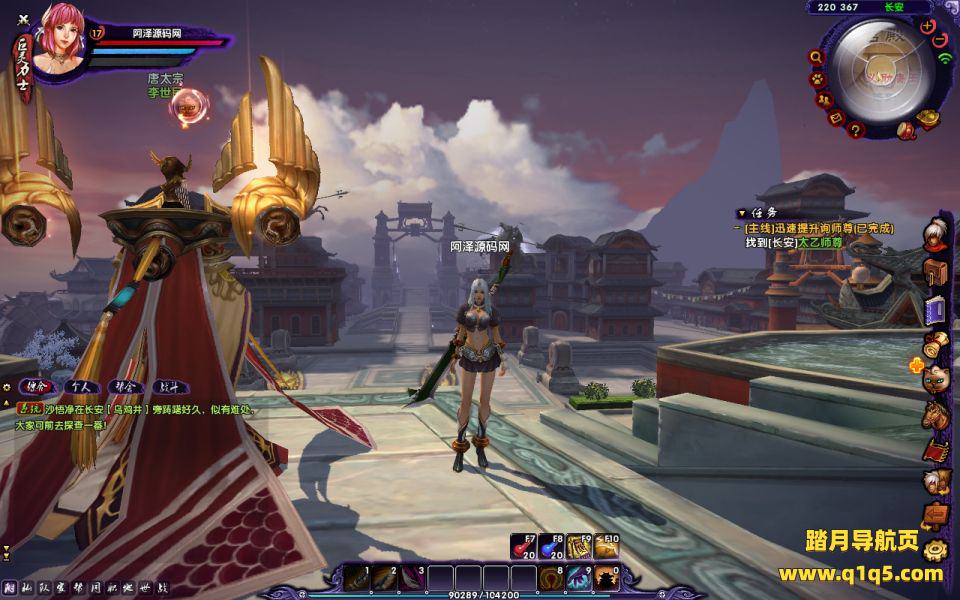Open the blue book icon in sidebar
This screenshot has height=600, width=960.
tap(935, 309)
